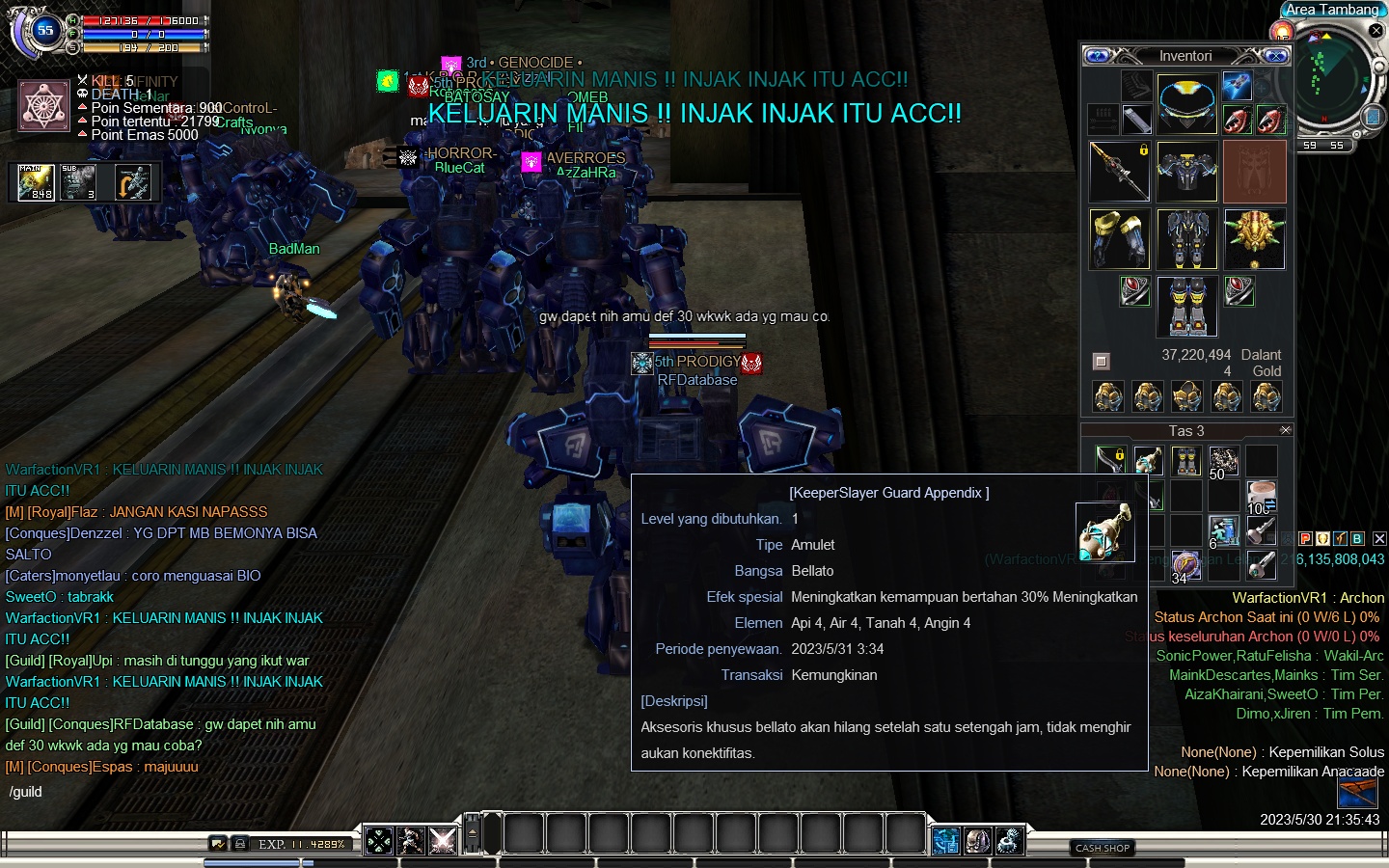Select the equipped boots slot
The height and width of the screenshot is (868, 1389).
tap(1186, 307)
